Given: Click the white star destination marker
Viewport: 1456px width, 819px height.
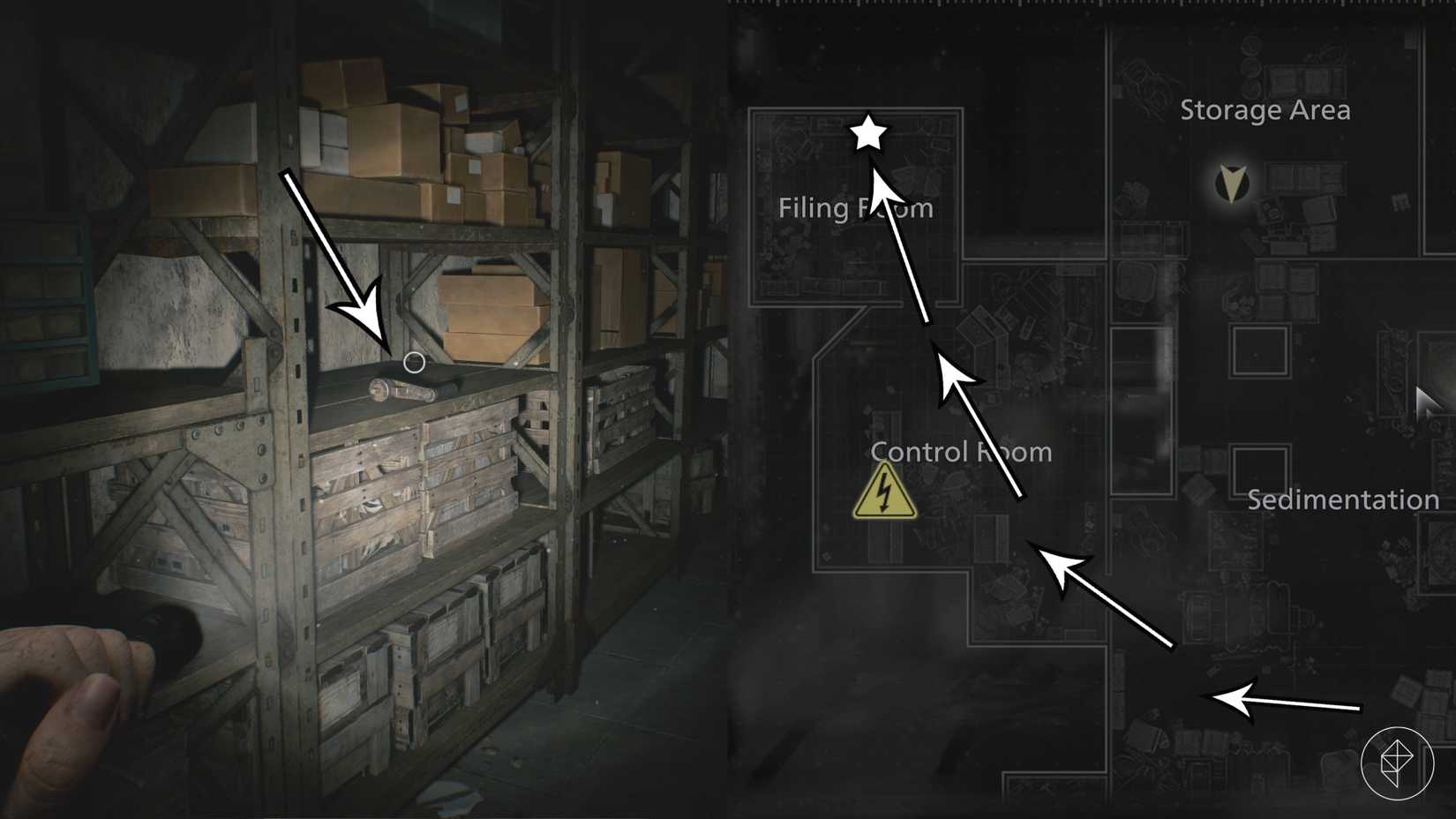Looking at the screenshot, I should click(x=870, y=134).
